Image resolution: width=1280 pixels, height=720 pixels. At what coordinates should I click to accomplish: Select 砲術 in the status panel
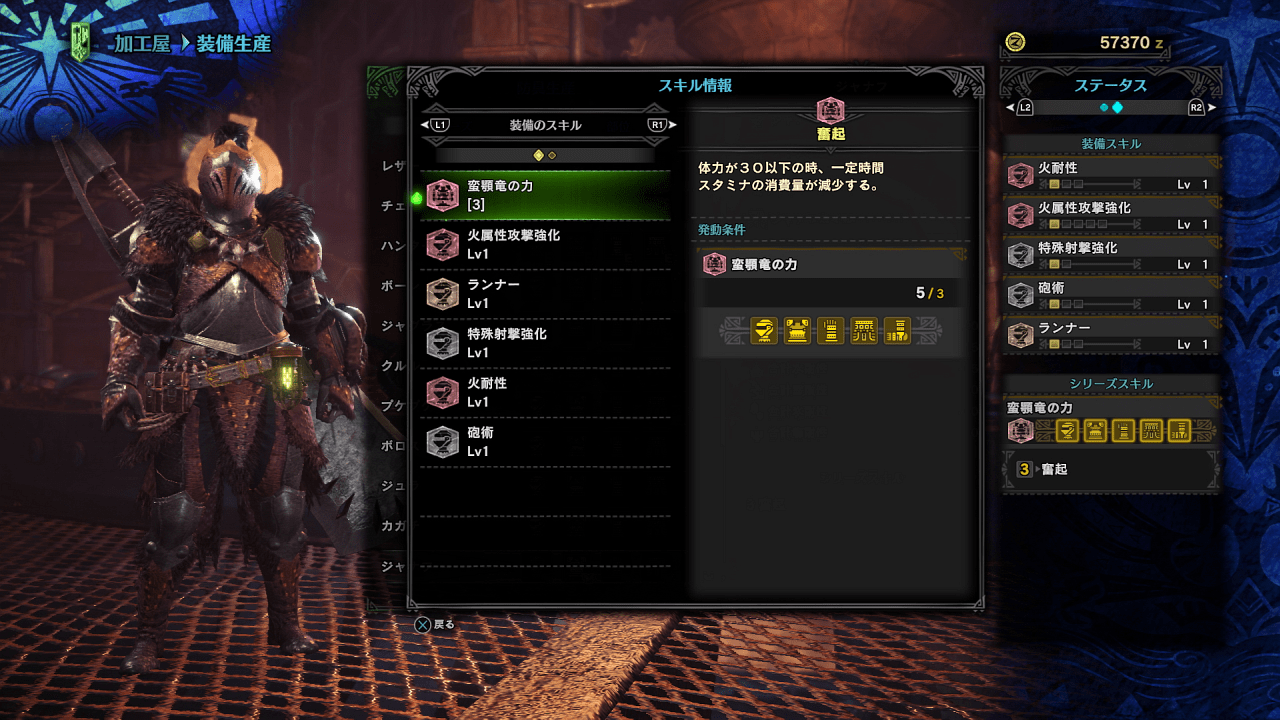pos(1113,296)
